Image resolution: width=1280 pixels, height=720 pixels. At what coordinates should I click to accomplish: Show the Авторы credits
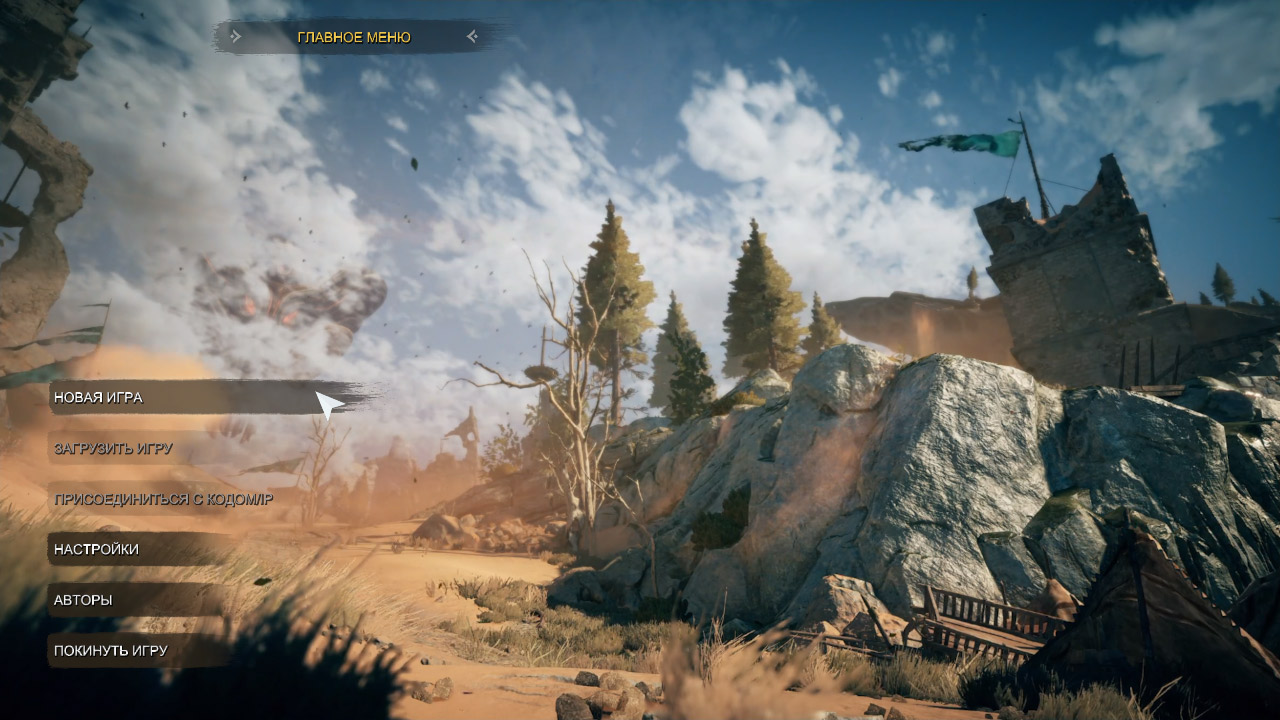click(x=83, y=600)
